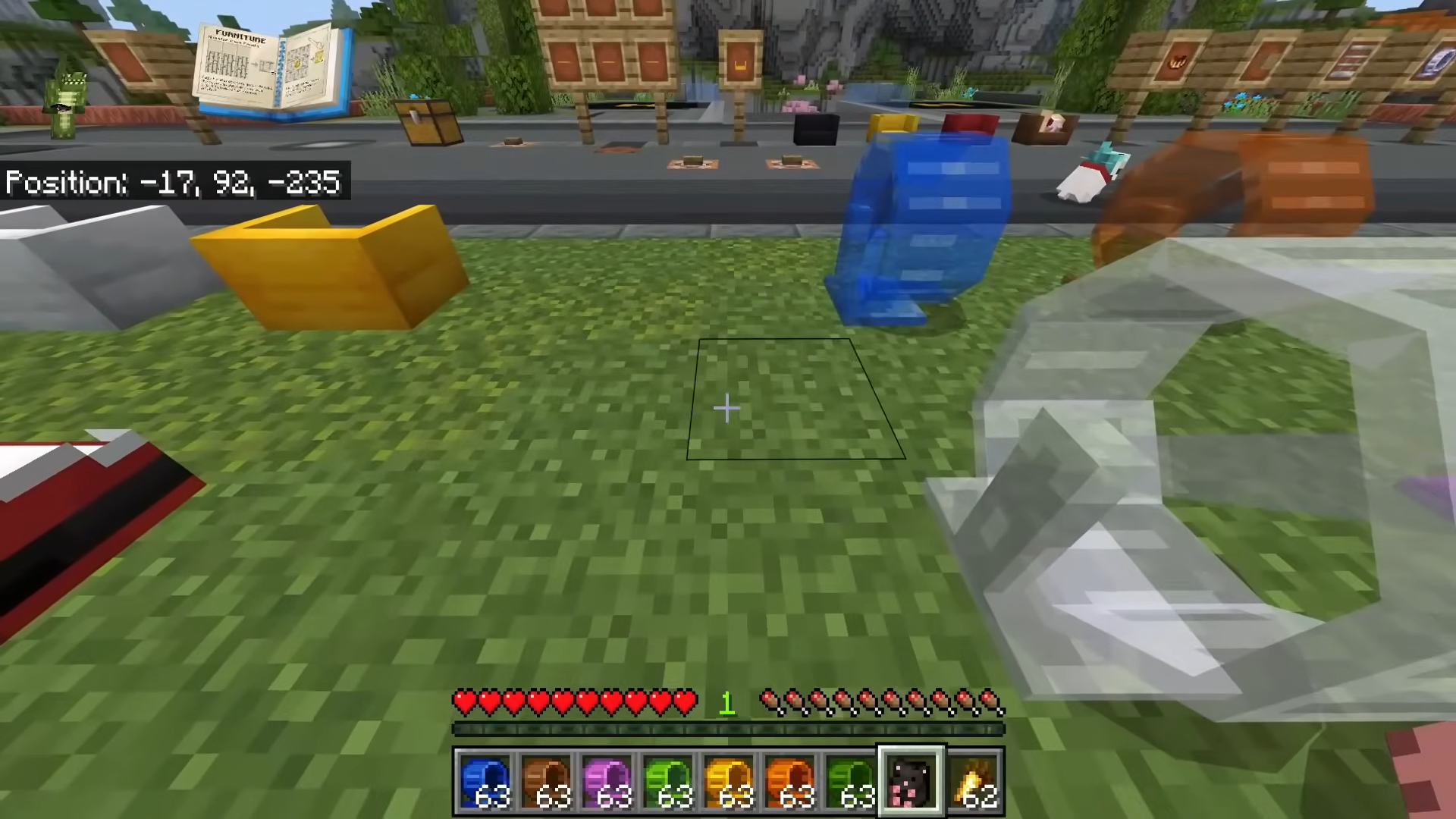
Task: Select the brown bucket in the second hotbar slot
Action: [x=548, y=780]
